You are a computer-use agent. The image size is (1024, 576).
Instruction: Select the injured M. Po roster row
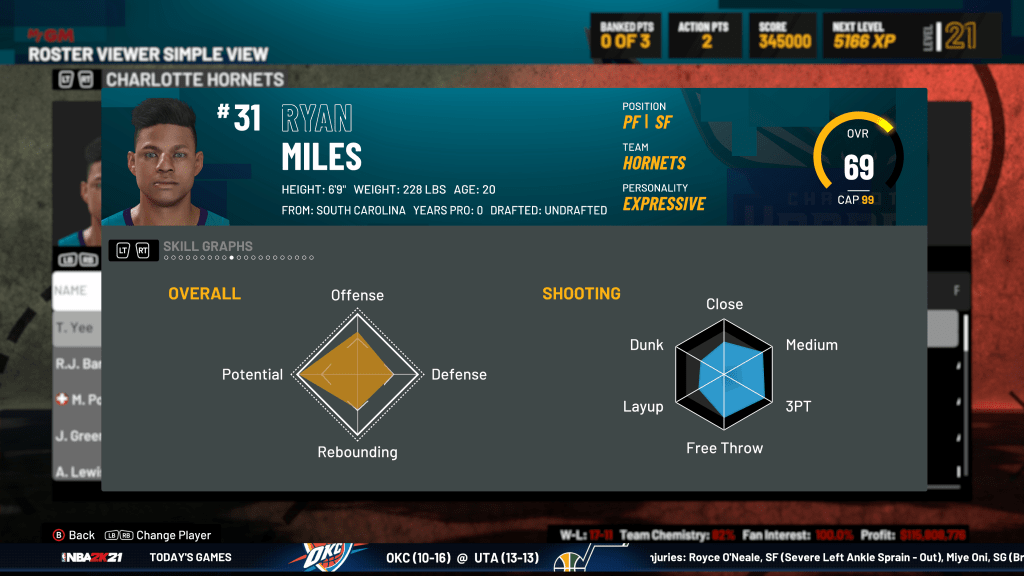[78, 400]
